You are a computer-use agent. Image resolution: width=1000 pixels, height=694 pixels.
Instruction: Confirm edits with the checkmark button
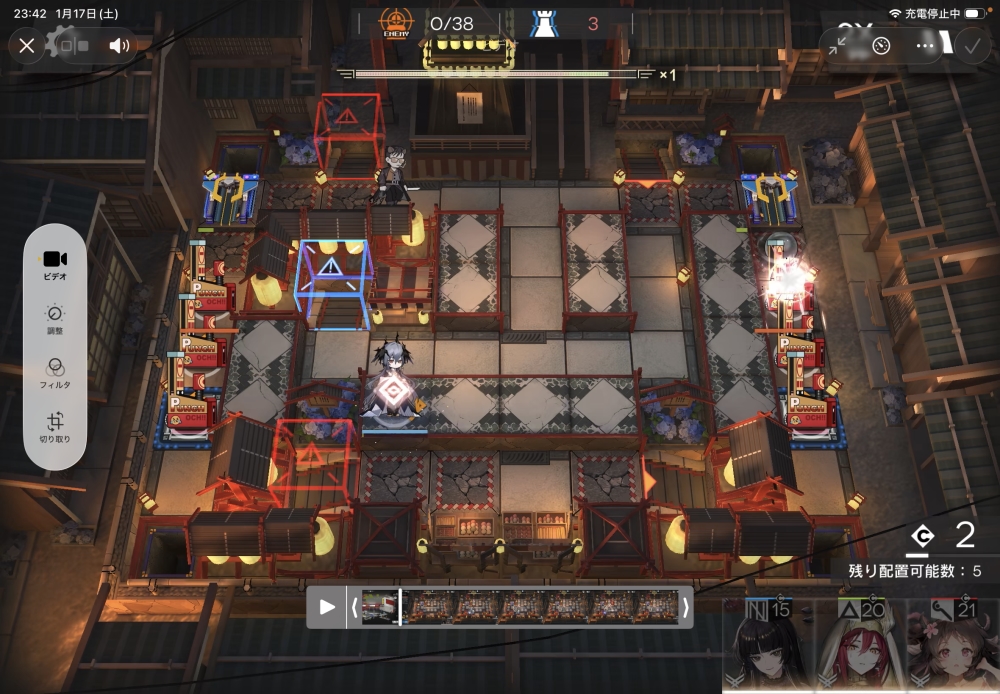pyautogui.click(x=970, y=45)
